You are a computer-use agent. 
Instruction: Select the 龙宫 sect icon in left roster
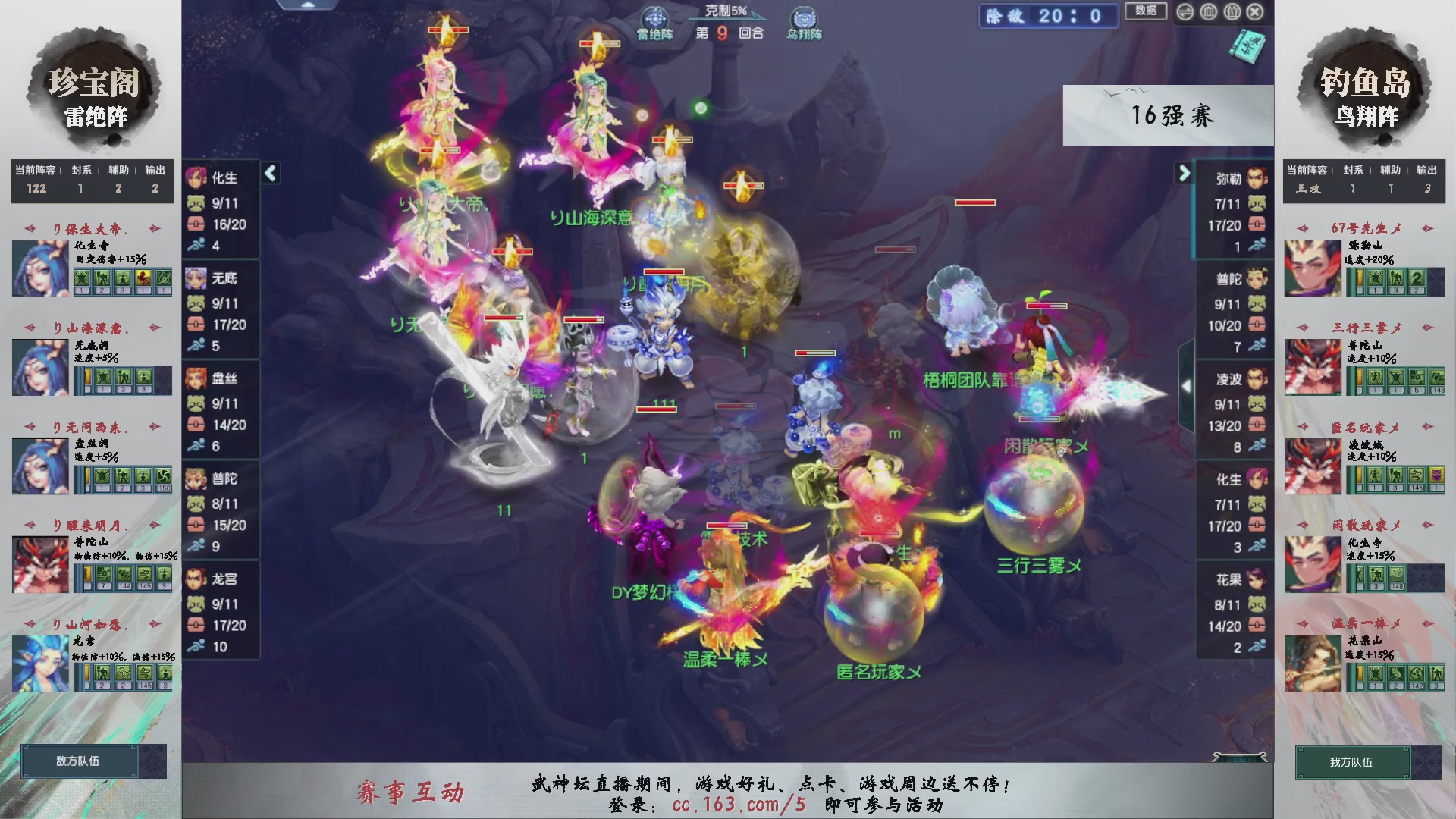196,579
